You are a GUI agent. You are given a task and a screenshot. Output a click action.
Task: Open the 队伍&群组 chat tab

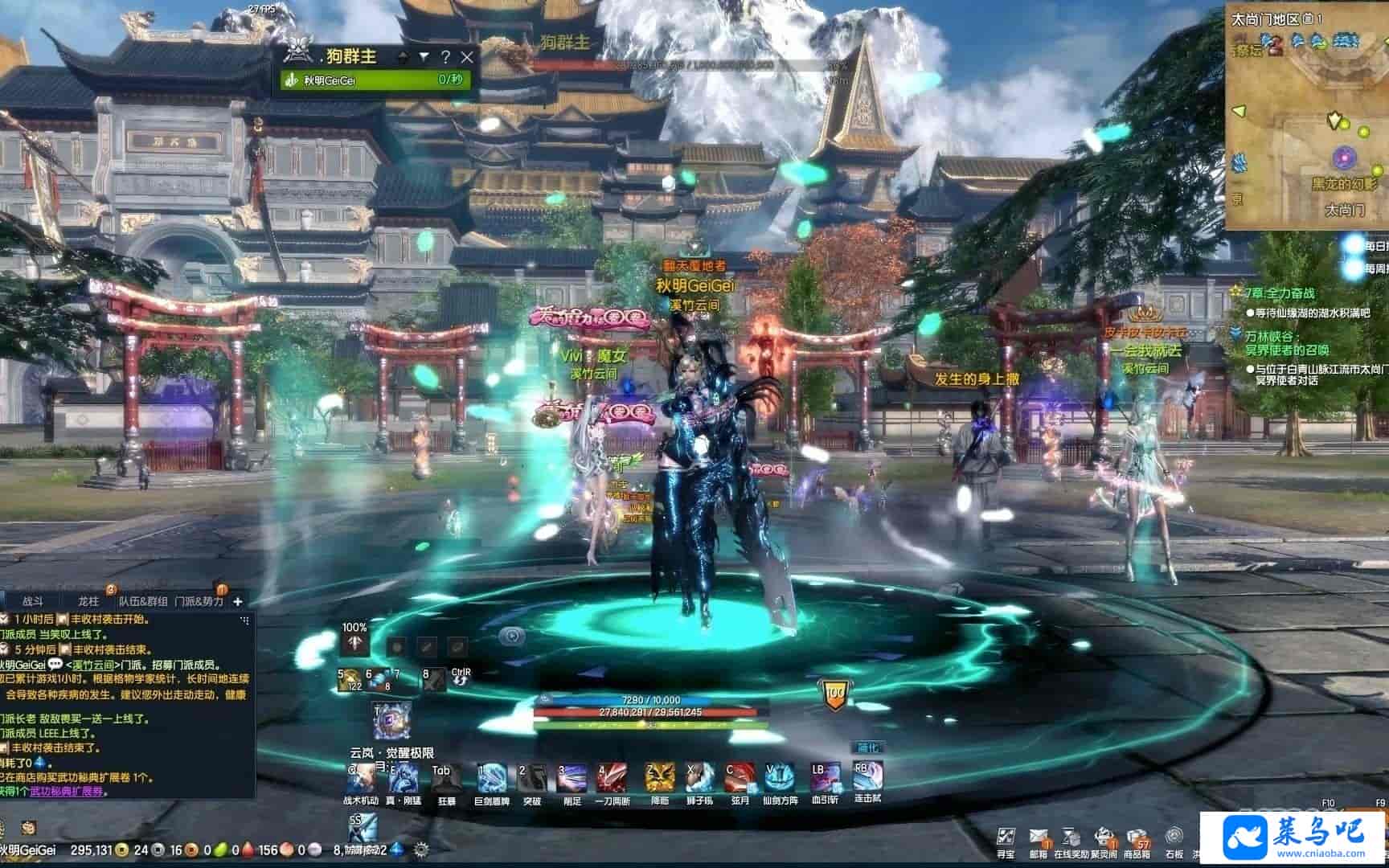[143, 601]
